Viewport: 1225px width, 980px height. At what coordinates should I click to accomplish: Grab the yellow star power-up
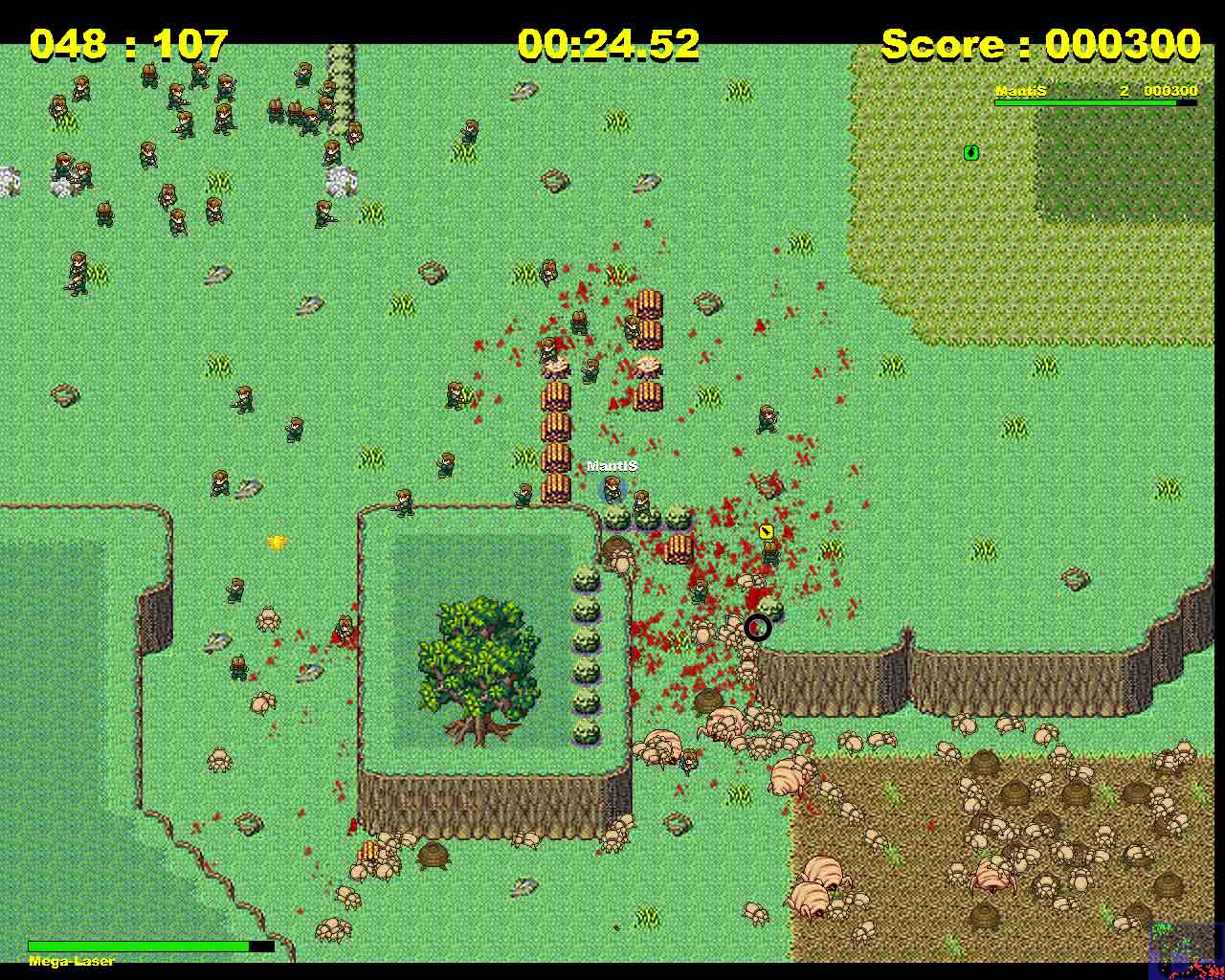tap(278, 541)
